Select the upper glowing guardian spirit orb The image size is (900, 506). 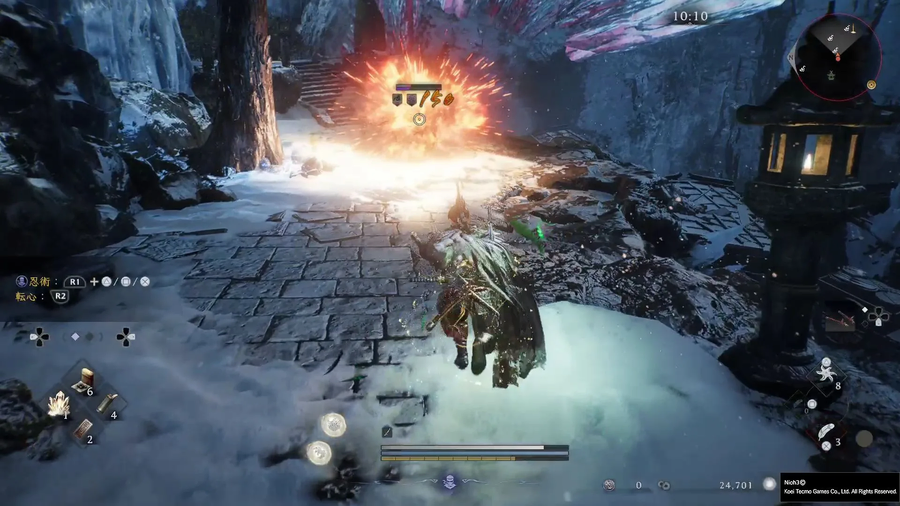(x=333, y=424)
